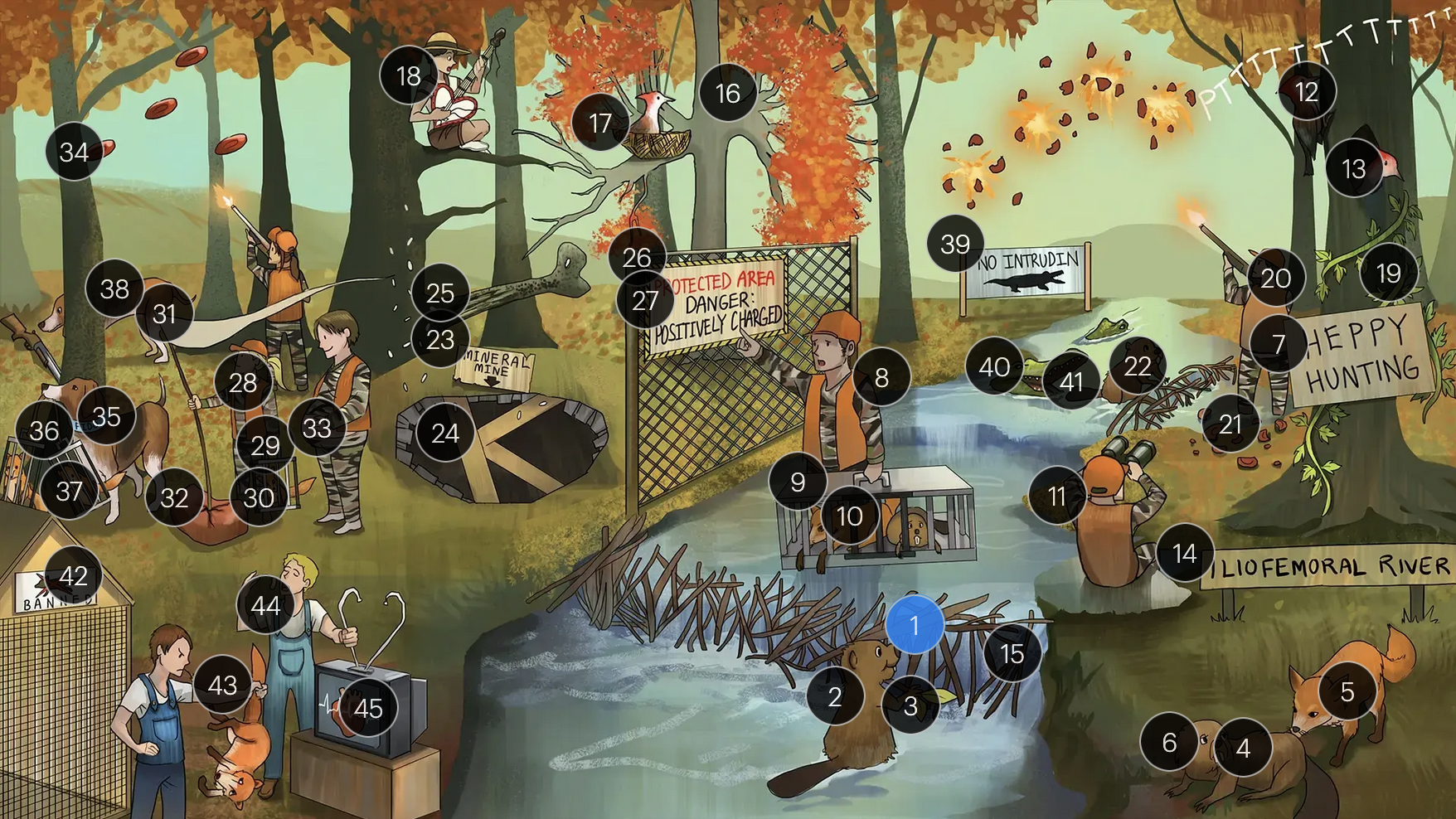Viewport: 1456px width, 819px height.
Task: Select marker number 33
Action: click(x=317, y=428)
